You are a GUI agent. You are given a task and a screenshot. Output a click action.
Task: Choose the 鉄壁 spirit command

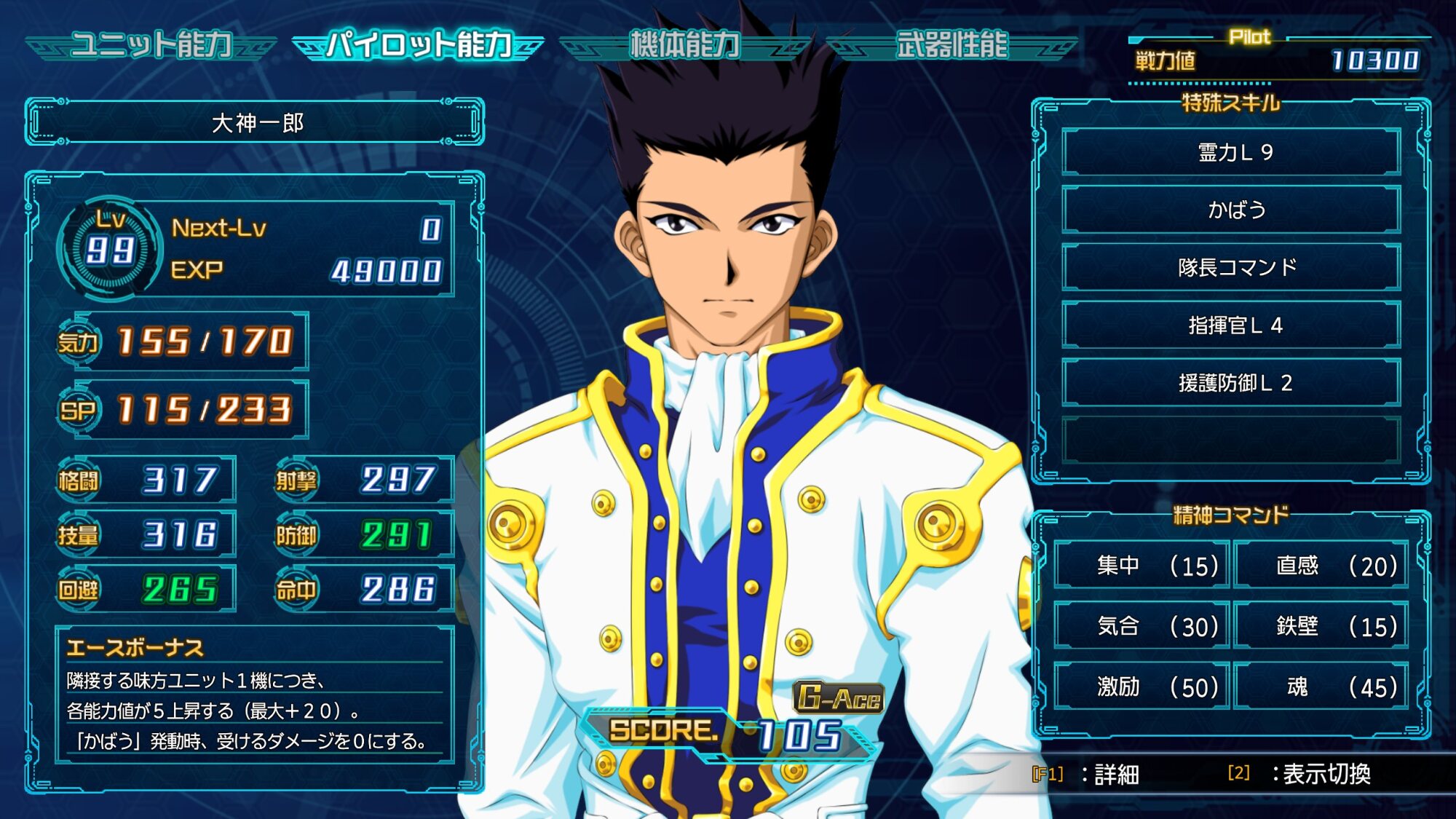tap(1321, 625)
